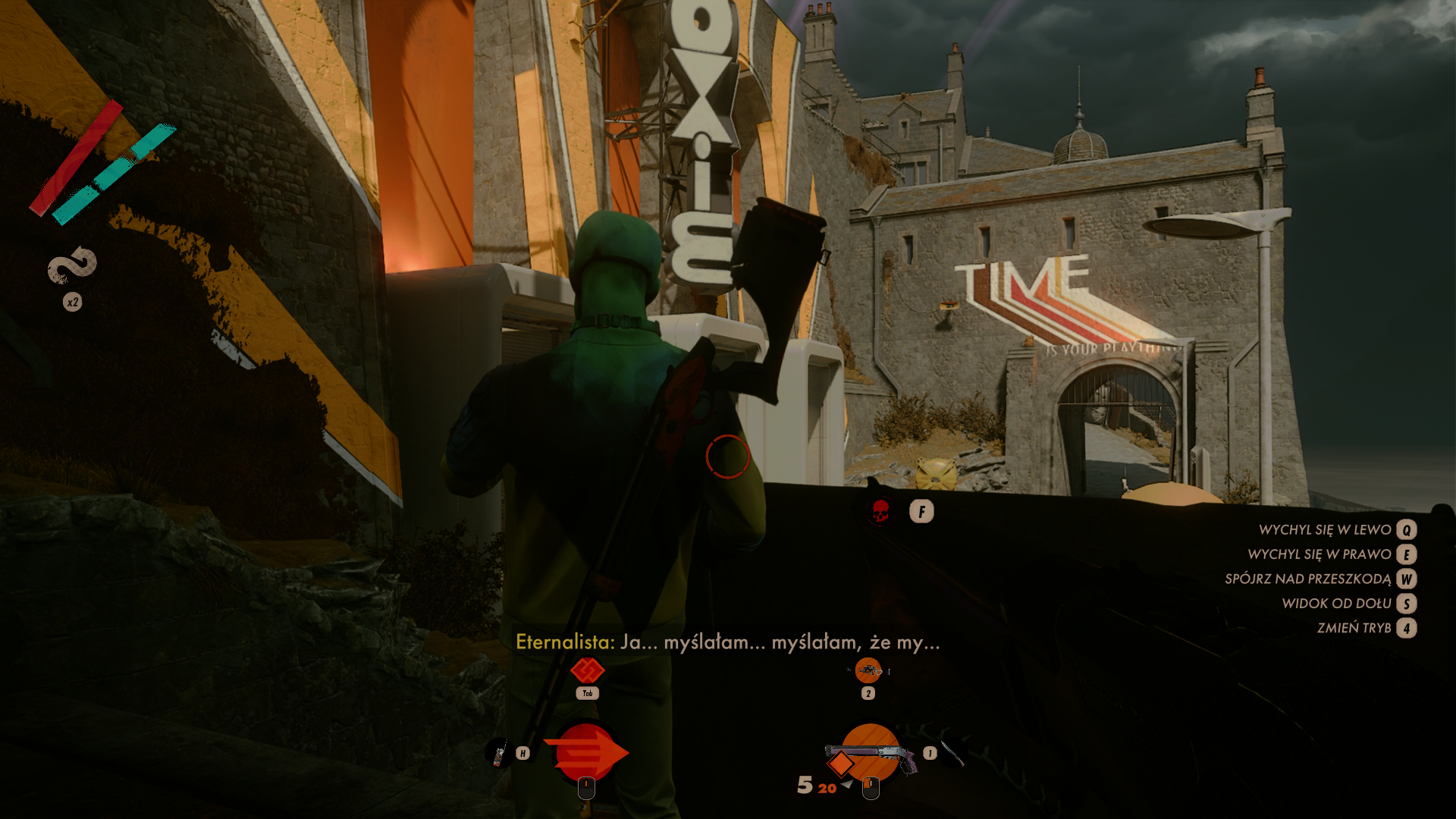Use the Hackamajig gadget icon
This screenshot has height=819, width=1456.
click(x=498, y=754)
